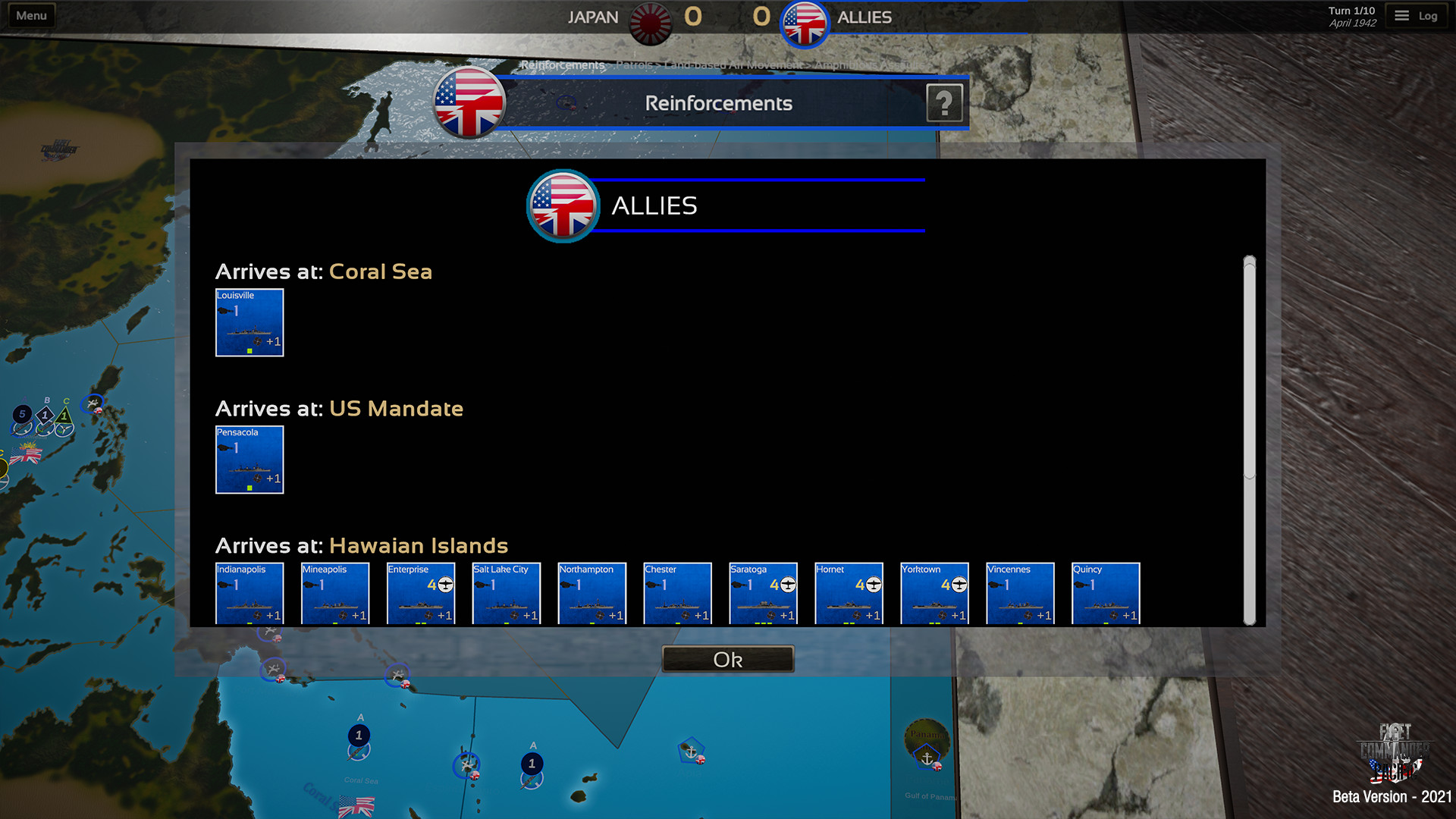Click the Yorktown carrier card

[934, 594]
